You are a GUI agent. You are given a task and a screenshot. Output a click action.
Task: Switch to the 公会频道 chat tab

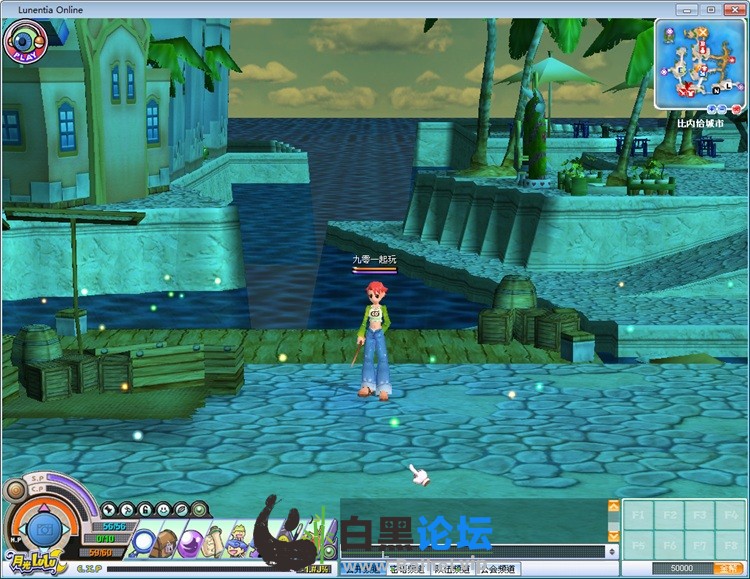pyautogui.click(x=498, y=569)
